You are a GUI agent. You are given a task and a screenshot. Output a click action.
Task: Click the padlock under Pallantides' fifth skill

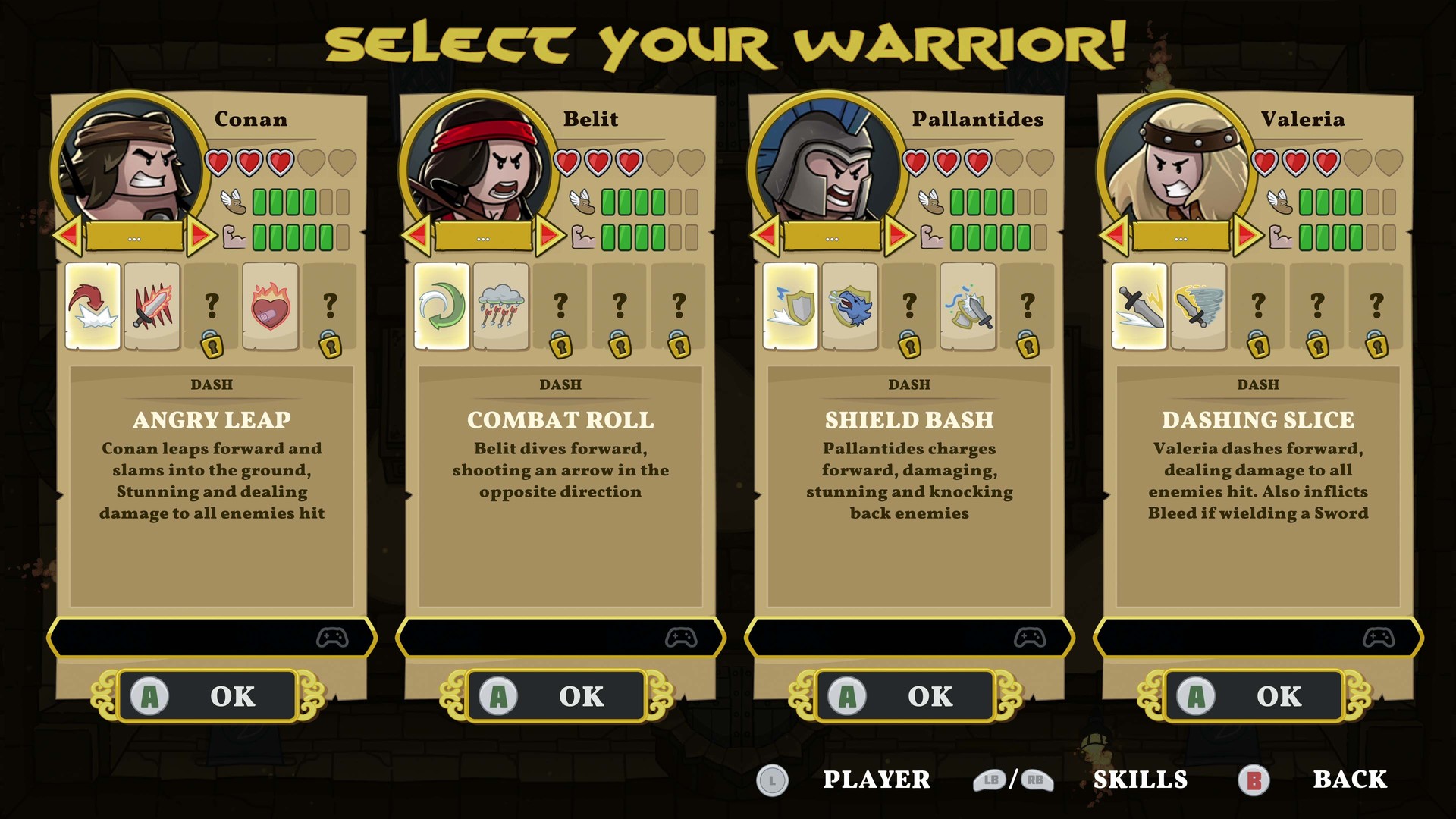click(x=1028, y=345)
